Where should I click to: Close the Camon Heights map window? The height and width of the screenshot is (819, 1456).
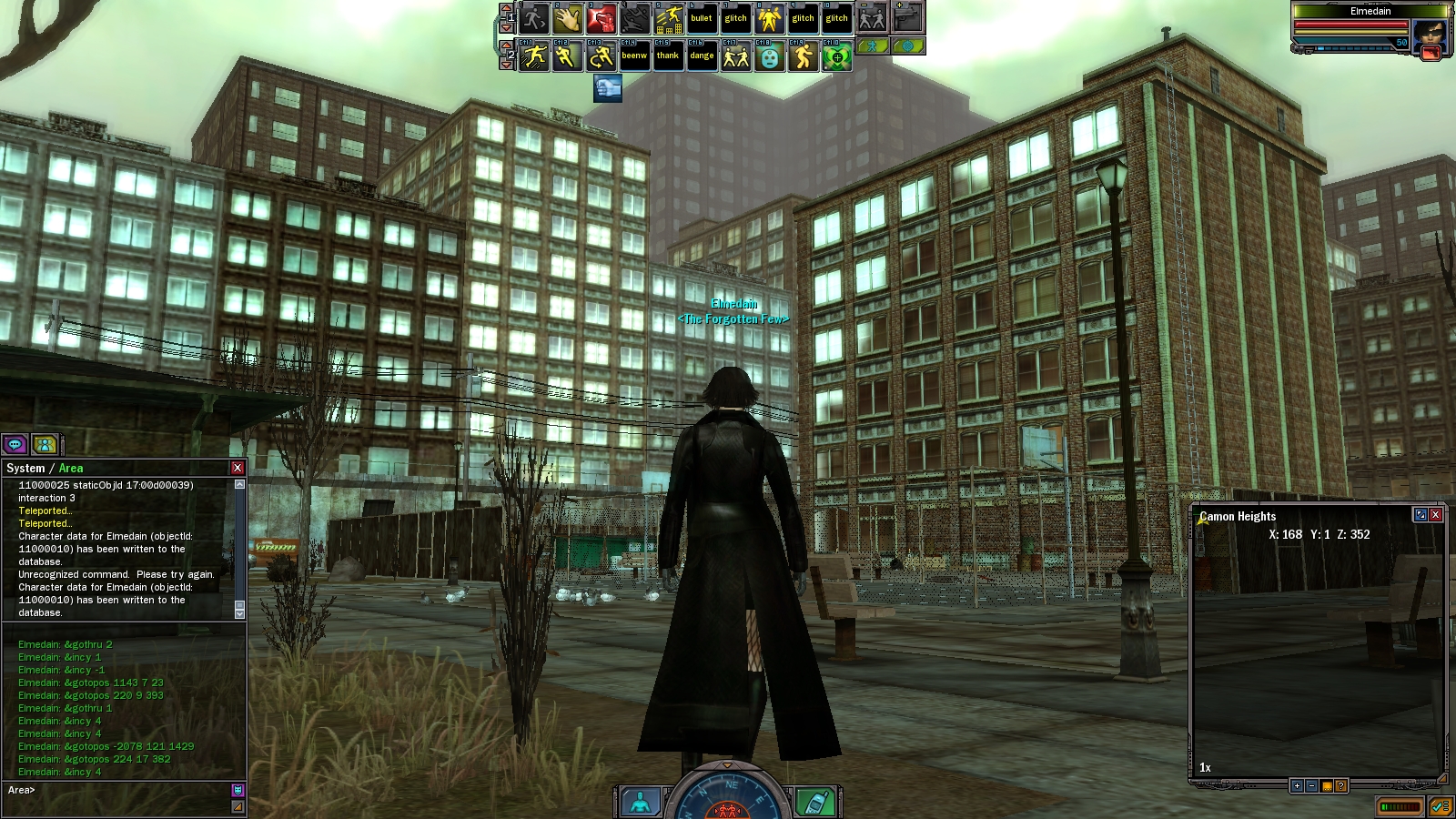pyautogui.click(x=1436, y=515)
